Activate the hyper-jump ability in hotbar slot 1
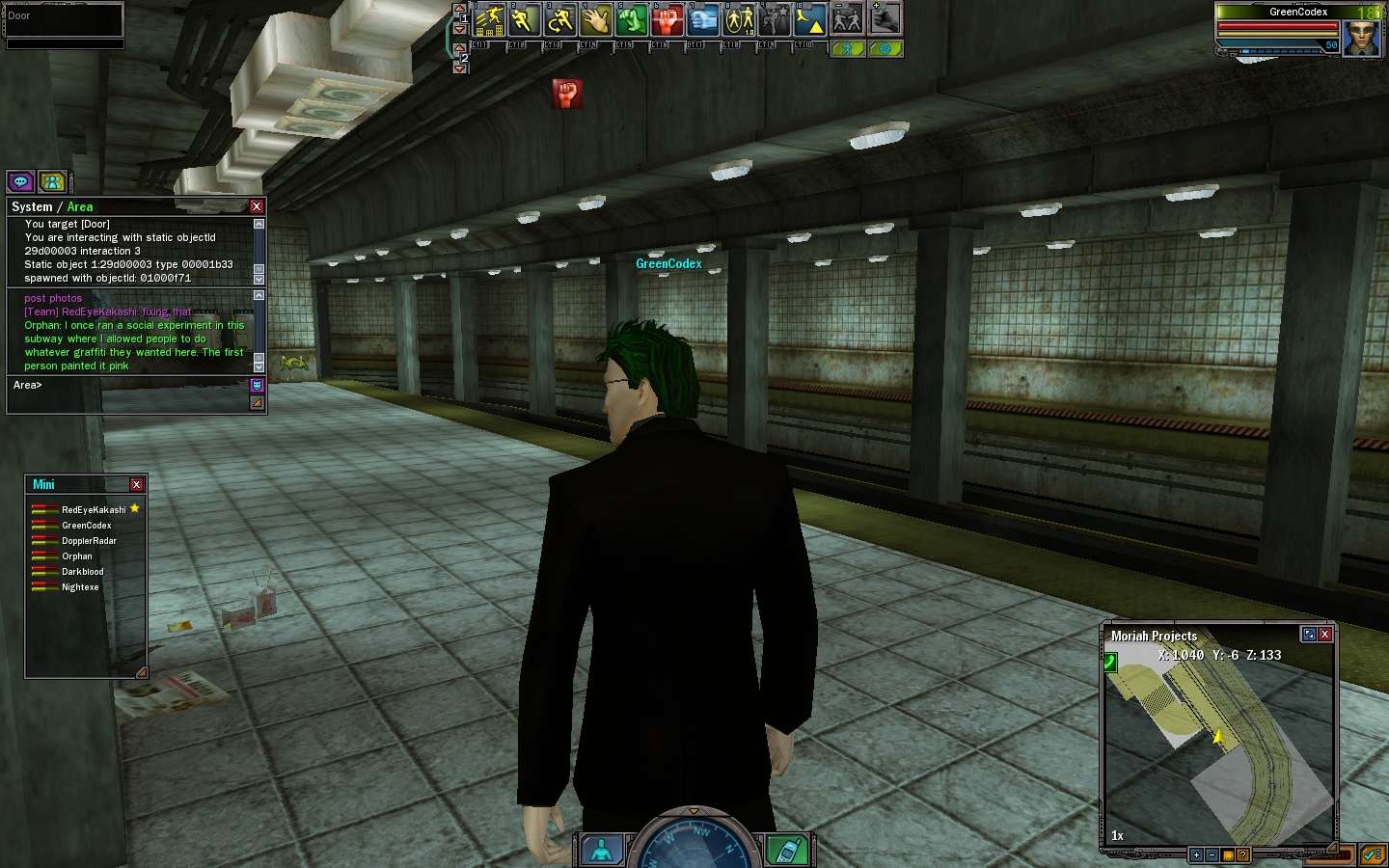Screen dimensions: 1389x868 (x=491, y=19)
